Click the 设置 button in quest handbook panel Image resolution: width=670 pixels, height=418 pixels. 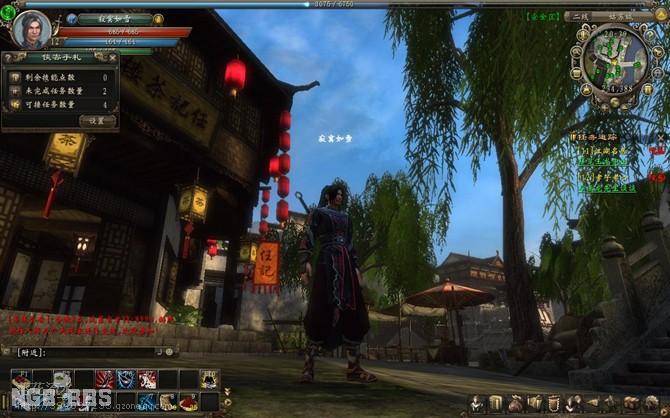[x=97, y=120]
